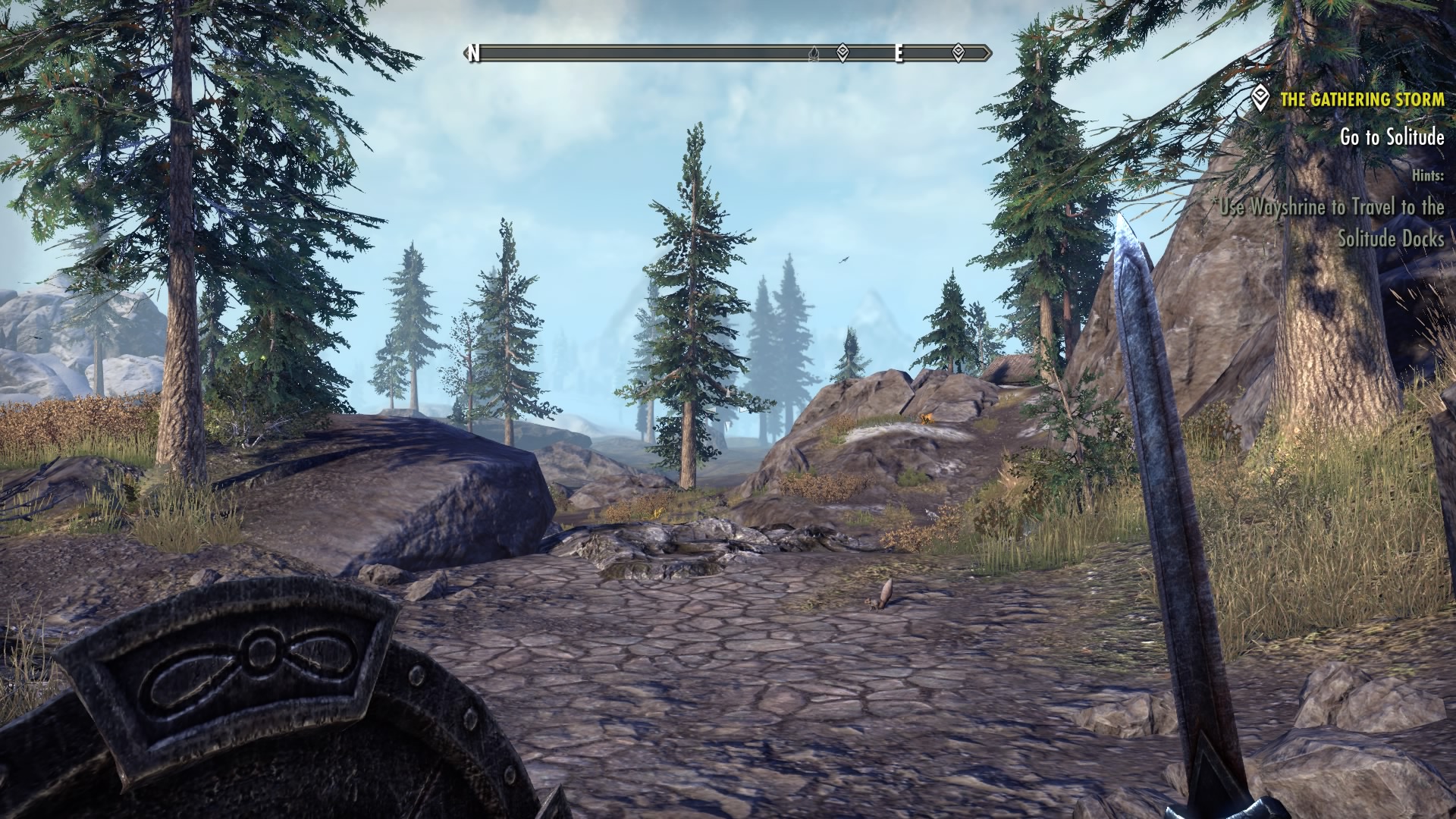Click the campfire marker on the compass
Viewport: 1456px width, 819px height.
tap(814, 53)
